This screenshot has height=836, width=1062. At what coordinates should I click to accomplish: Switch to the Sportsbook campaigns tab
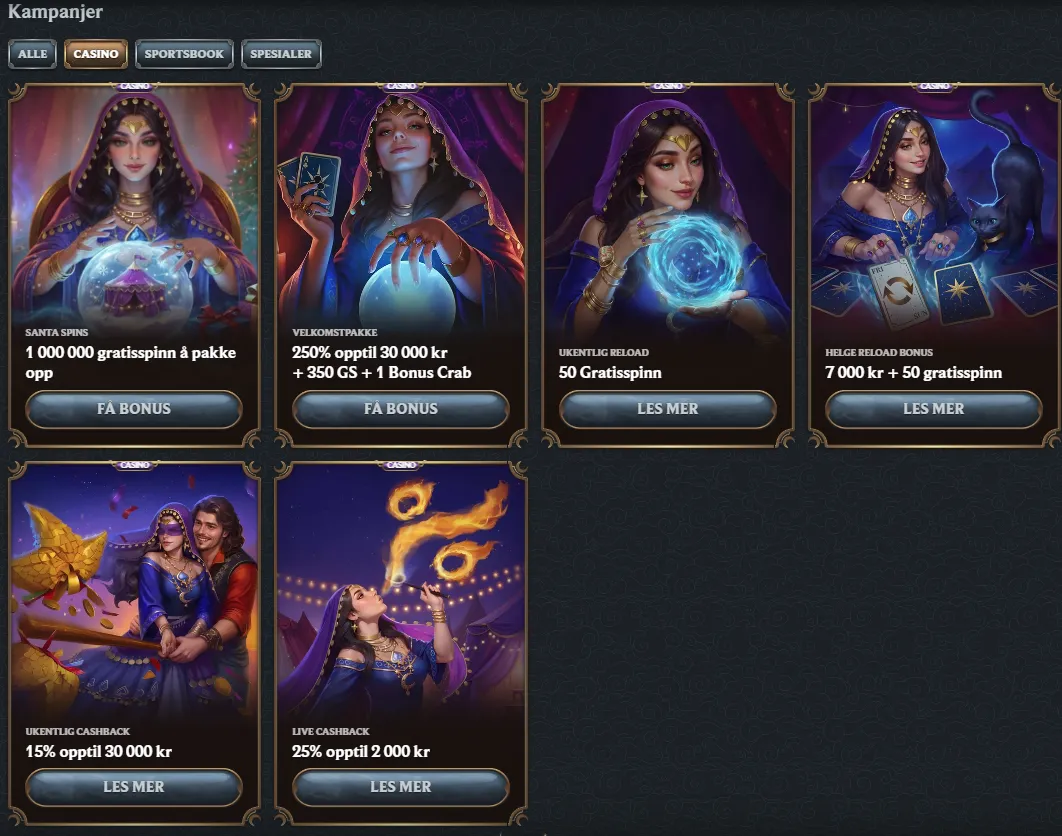click(x=184, y=54)
